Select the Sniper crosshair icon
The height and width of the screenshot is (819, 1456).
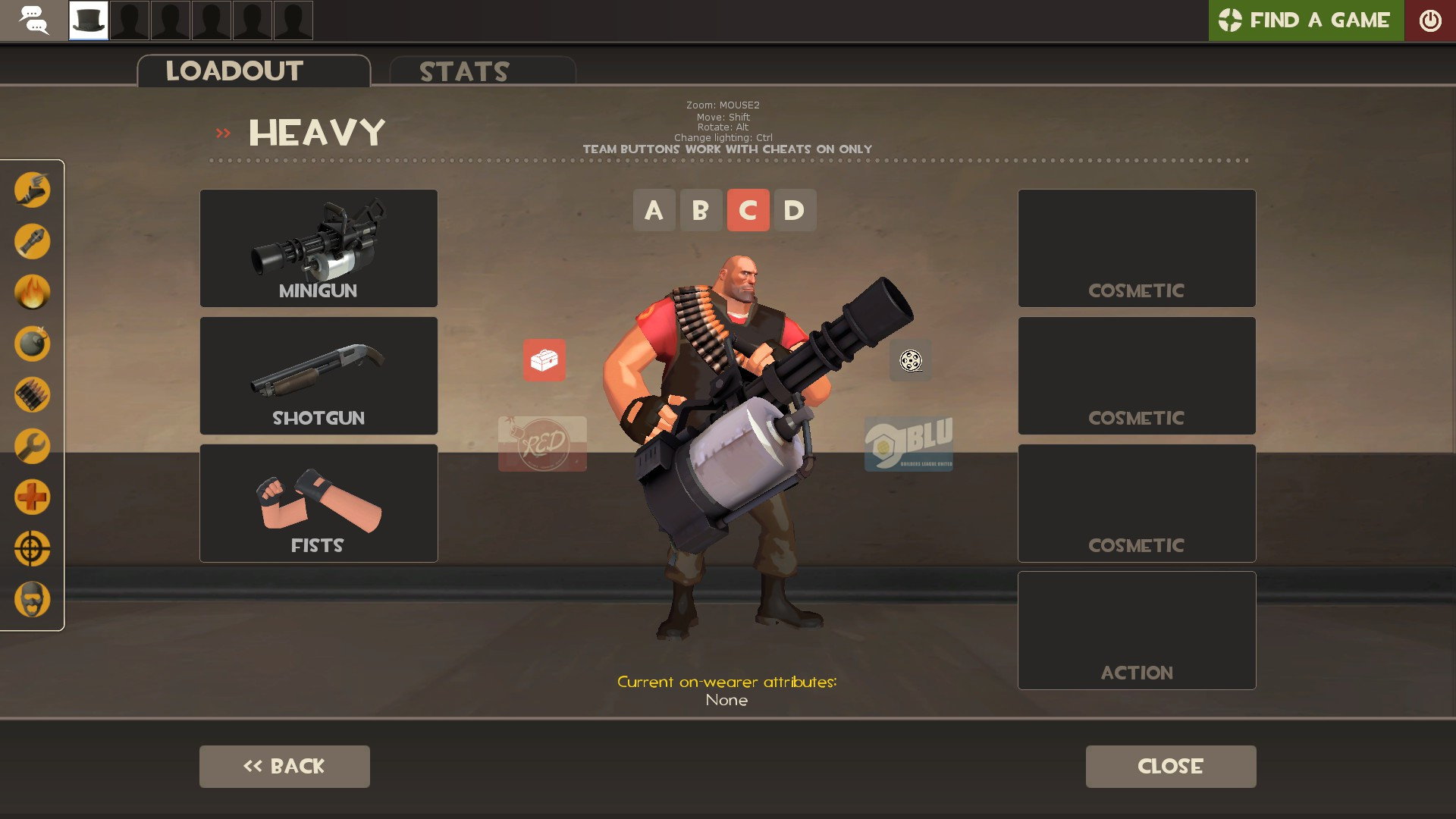pyautogui.click(x=32, y=548)
